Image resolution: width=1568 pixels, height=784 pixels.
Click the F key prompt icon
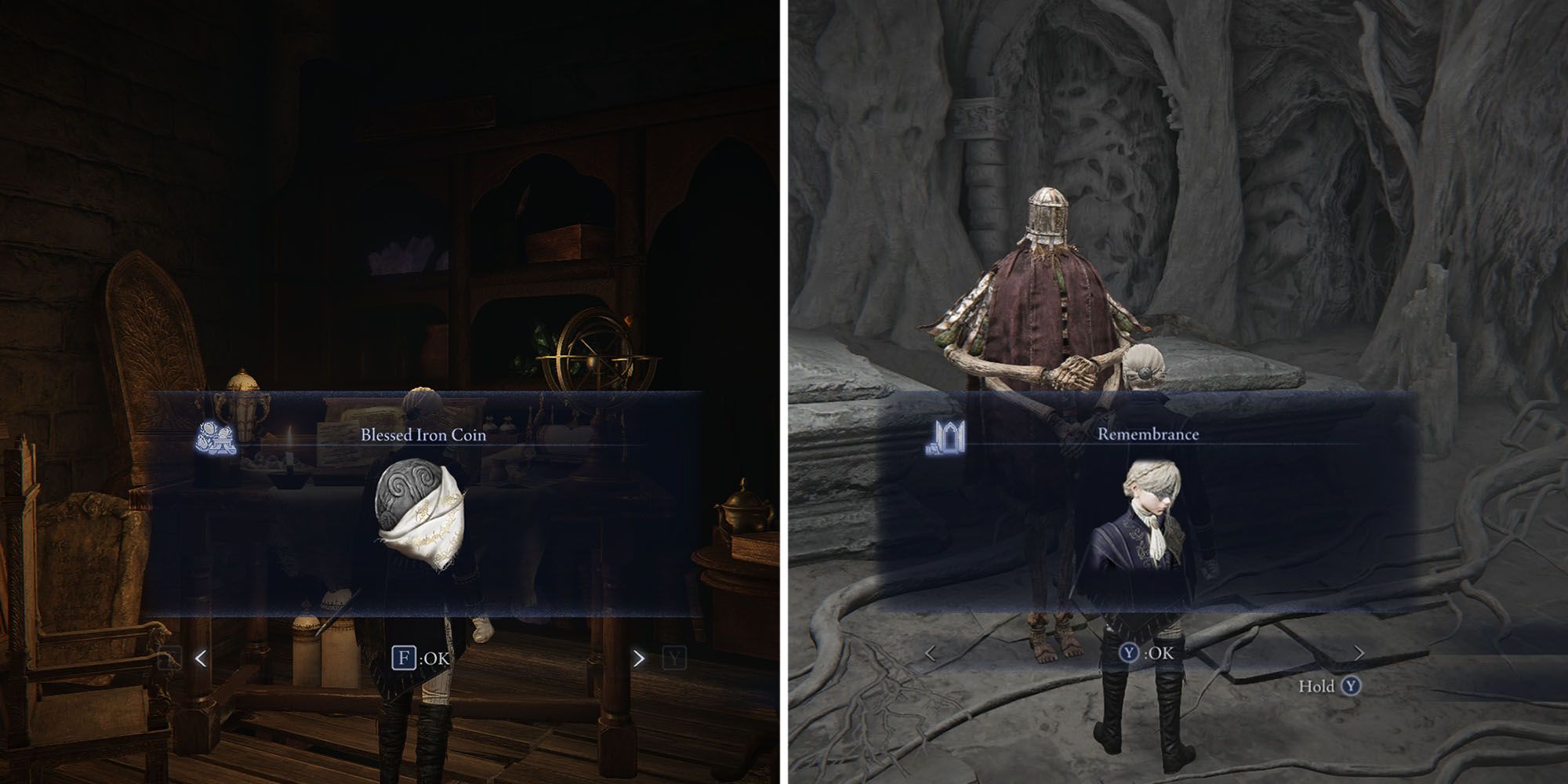click(x=404, y=656)
